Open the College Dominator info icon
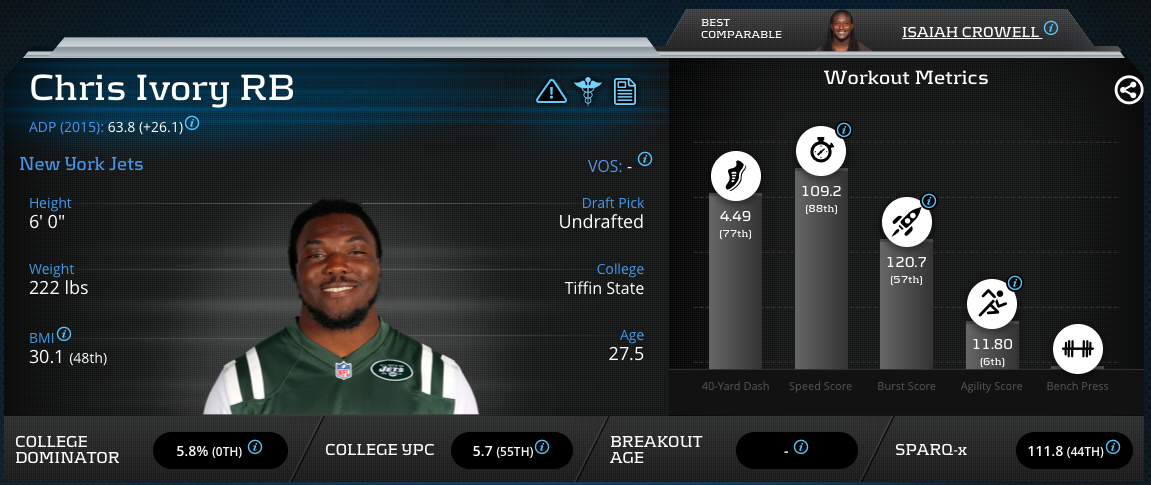The image size is (1151, 485). click(x=255, y=448)
